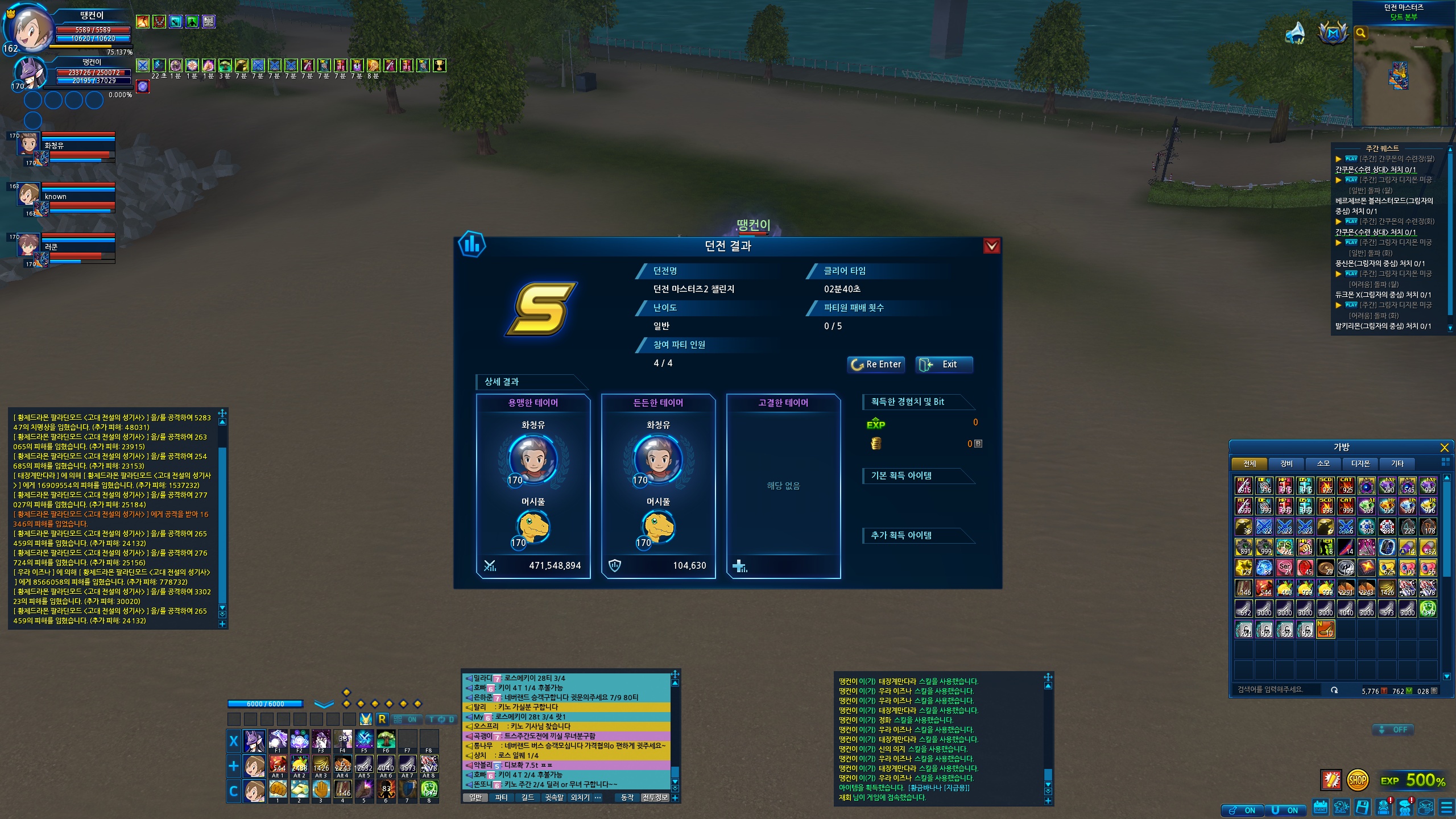Toggle the potion auto-use ON button
This screenshot has height=819, width=1456.
[x=1243, y=810]
